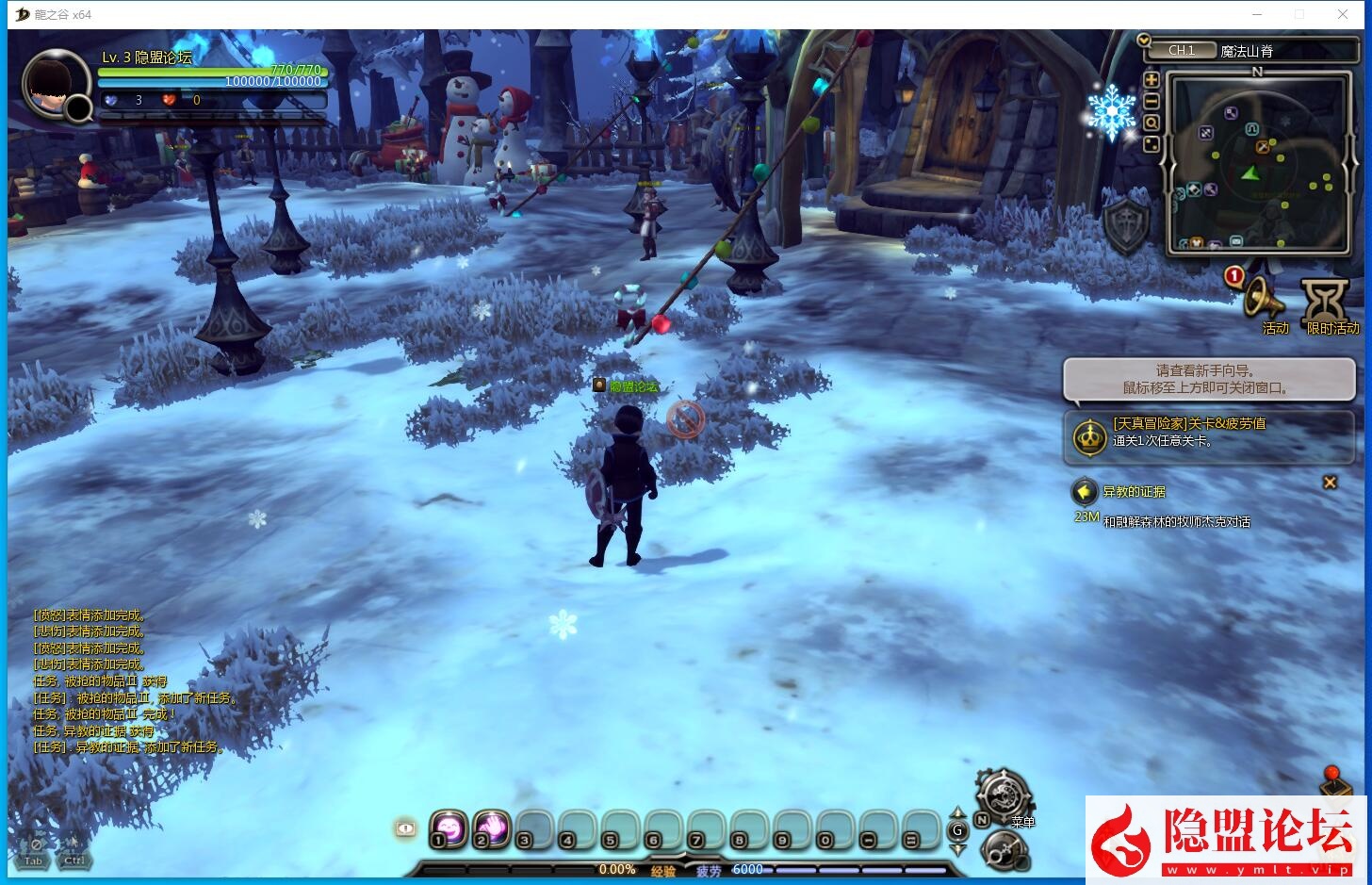Use the waving hand emote in slot 2
Image resolution: width=1372 pixels, height=885 pixels.
pyautogui.click(x=490, y=828)
